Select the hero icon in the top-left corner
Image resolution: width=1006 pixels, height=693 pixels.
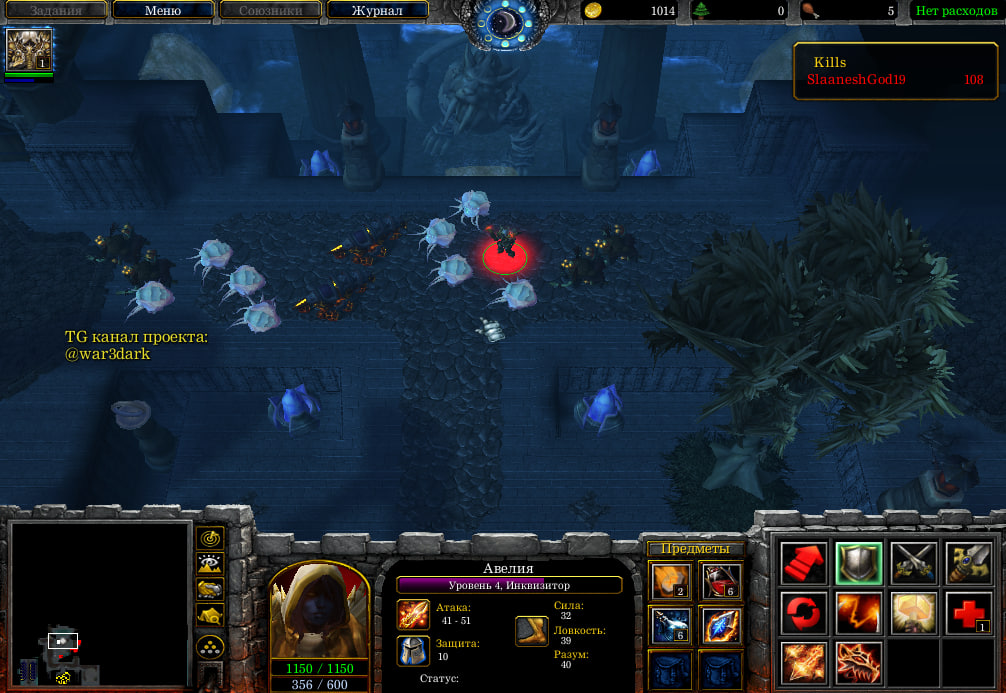[29, 49]
